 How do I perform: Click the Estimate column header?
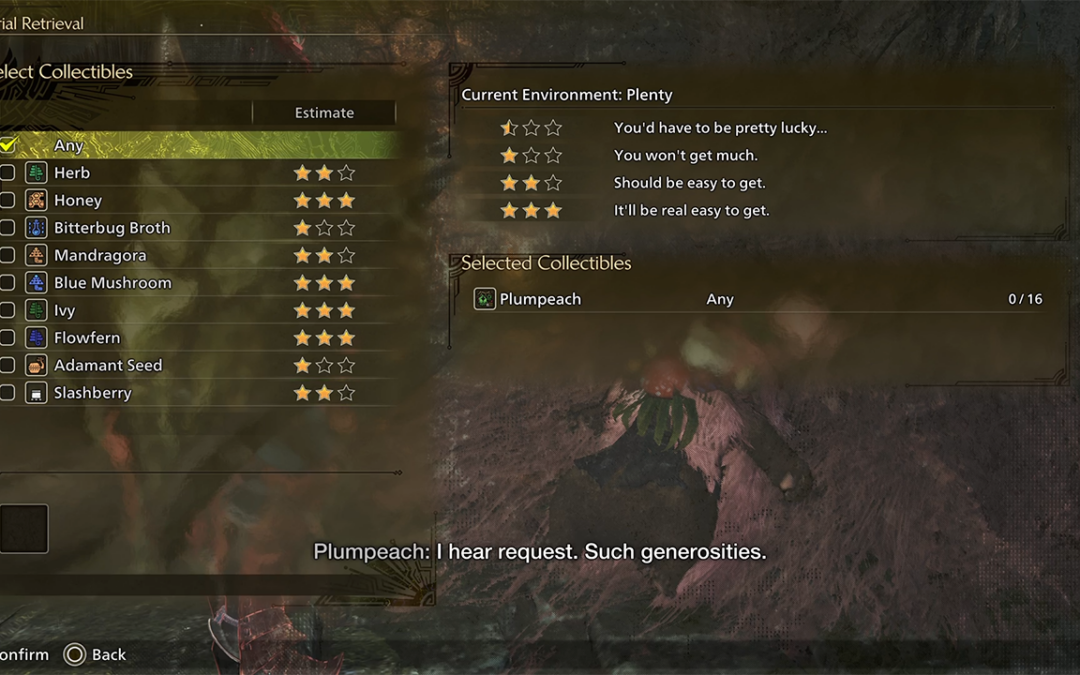(x=324, y=113)
